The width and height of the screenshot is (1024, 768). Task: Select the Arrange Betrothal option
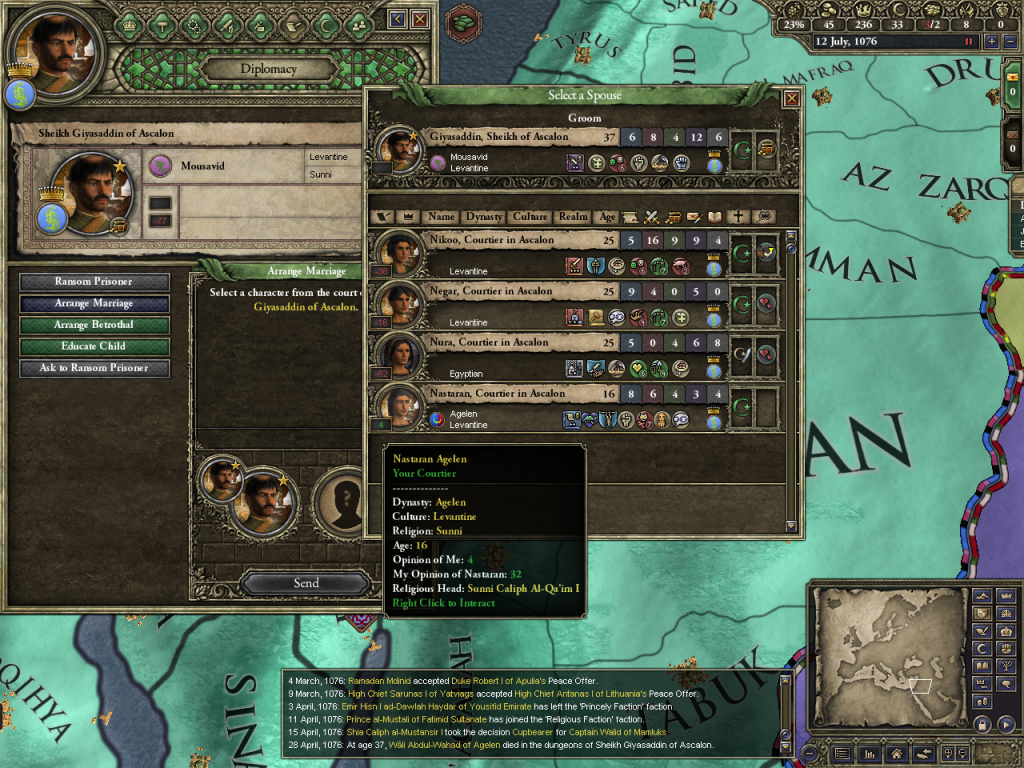(x=94, y=325)
